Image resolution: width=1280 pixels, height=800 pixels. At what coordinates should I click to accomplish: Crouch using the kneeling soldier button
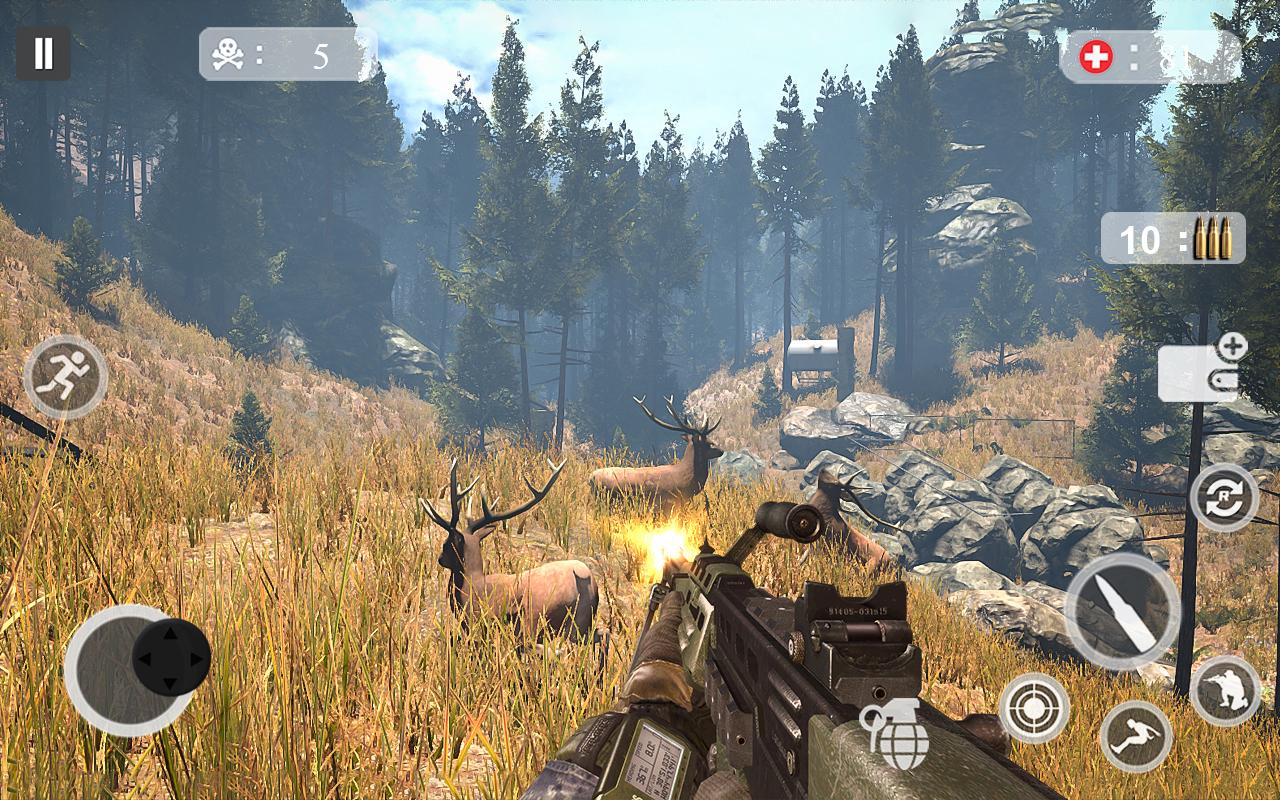click(x=1225, y=691)
